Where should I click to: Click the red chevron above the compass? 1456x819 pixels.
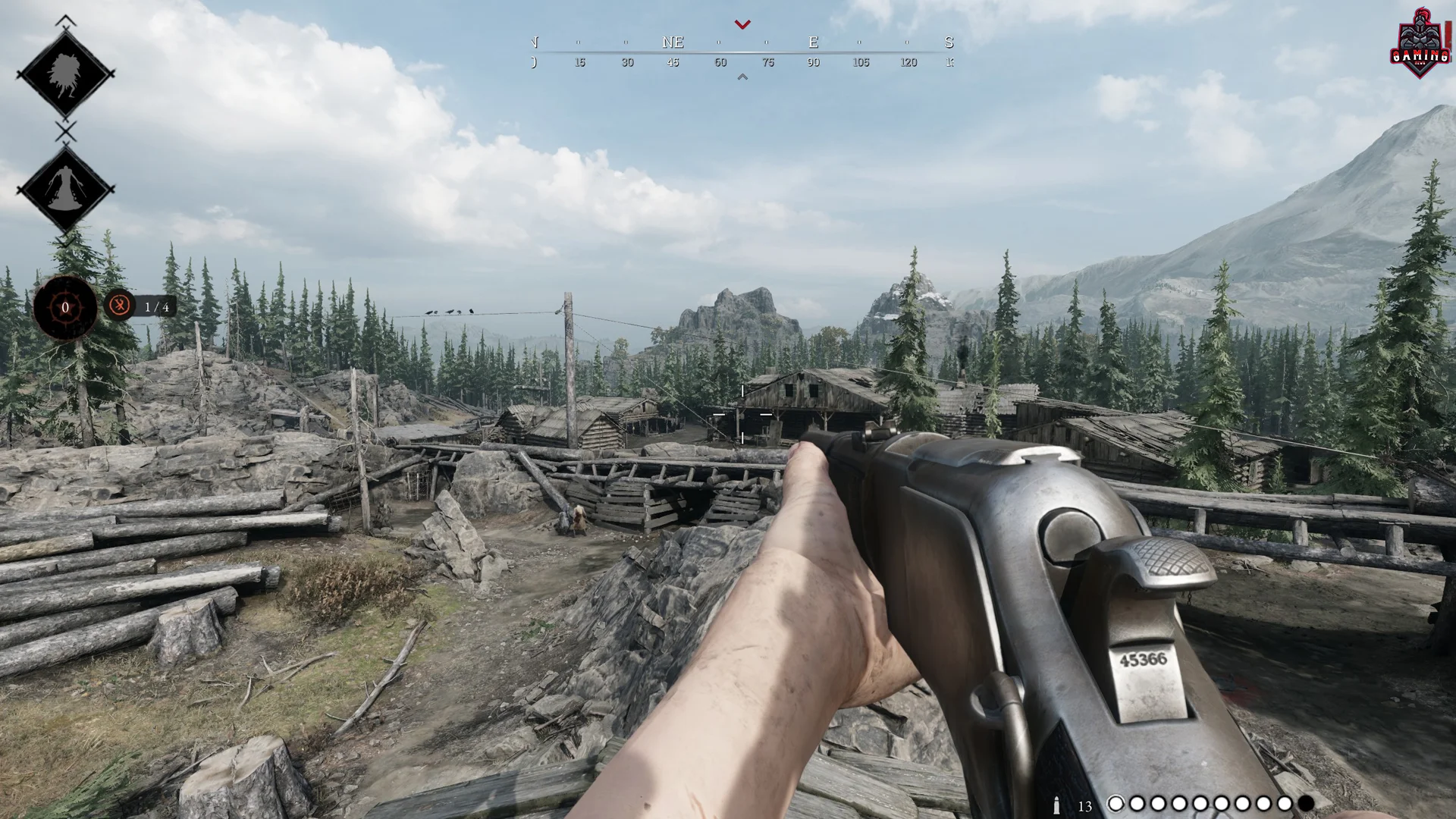(742, 24)
